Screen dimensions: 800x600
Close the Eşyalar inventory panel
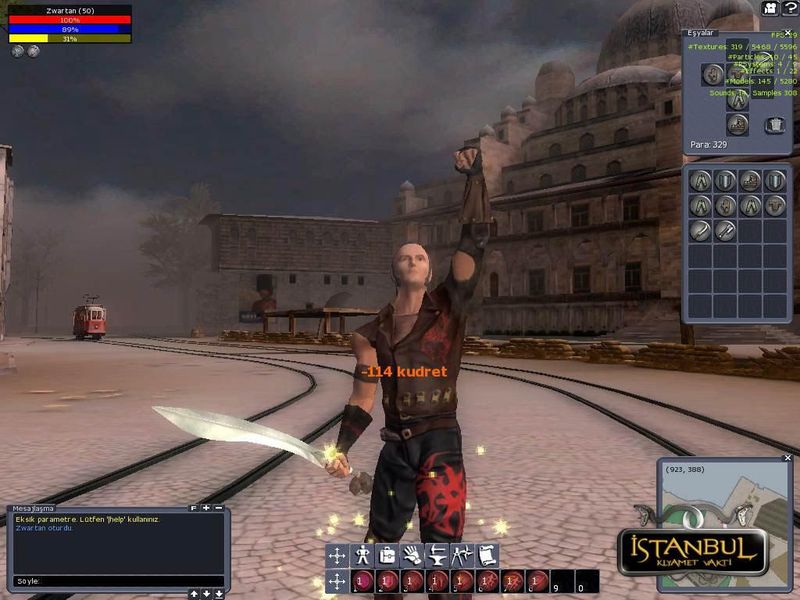click(x=788, y=33)
